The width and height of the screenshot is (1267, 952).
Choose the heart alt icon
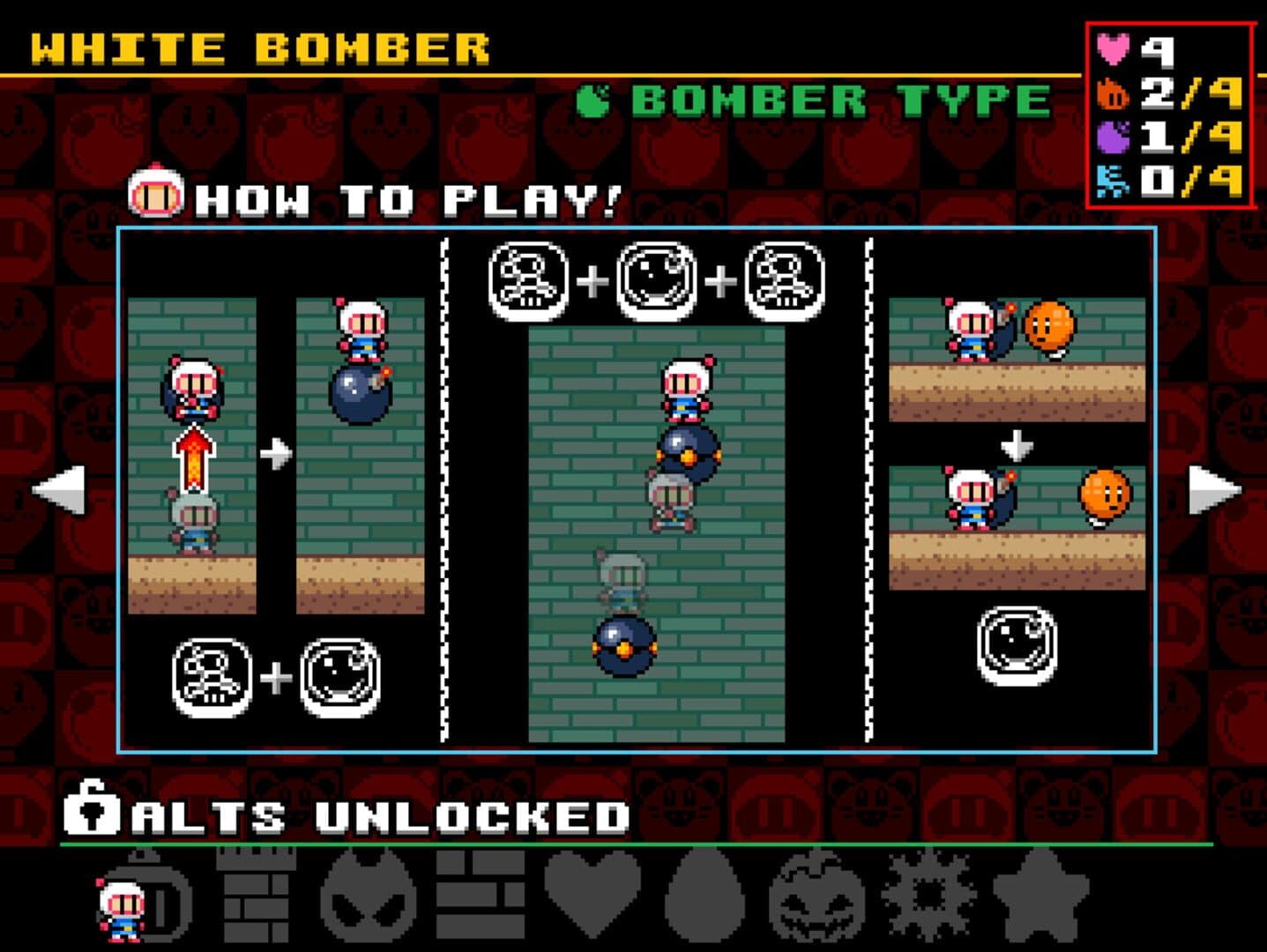pos(593,897)
